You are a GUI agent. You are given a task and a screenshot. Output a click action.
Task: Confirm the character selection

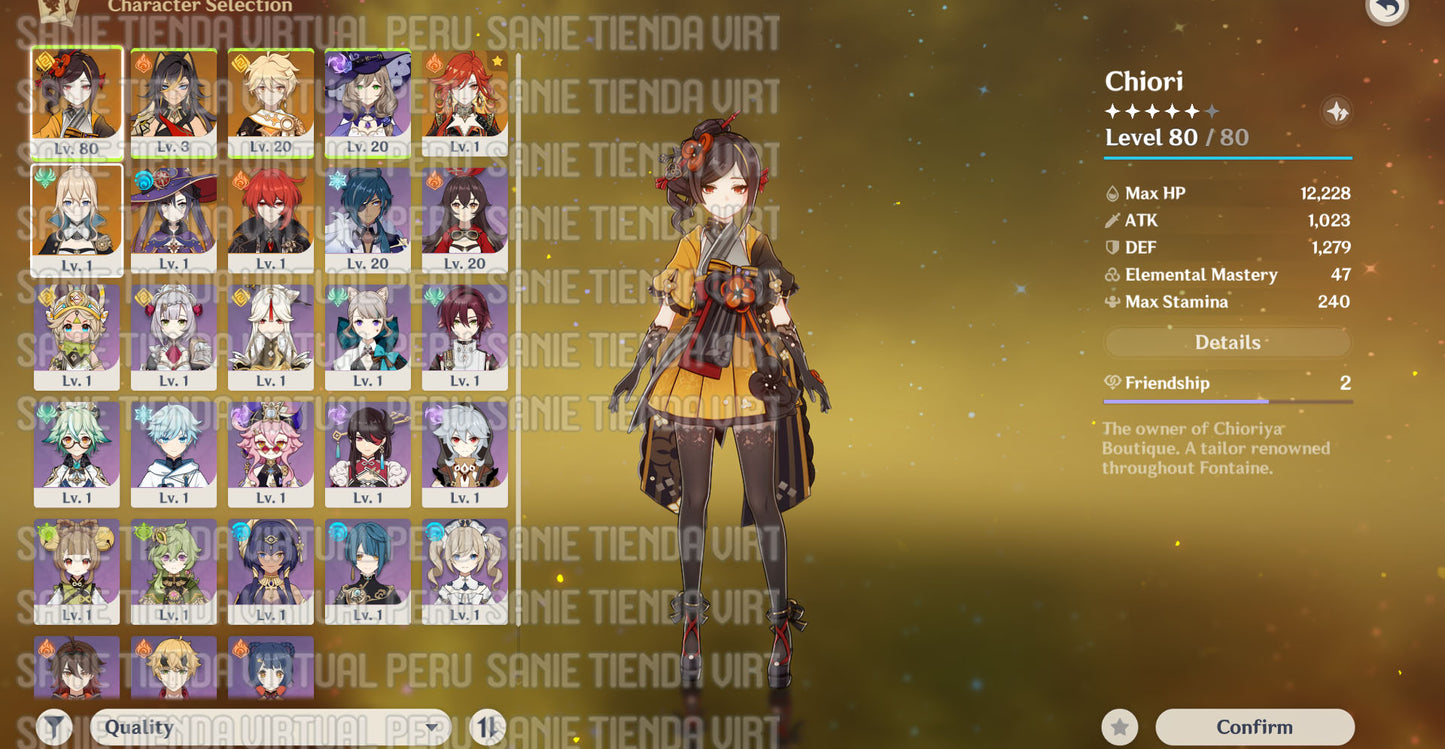click(1254, 727)
